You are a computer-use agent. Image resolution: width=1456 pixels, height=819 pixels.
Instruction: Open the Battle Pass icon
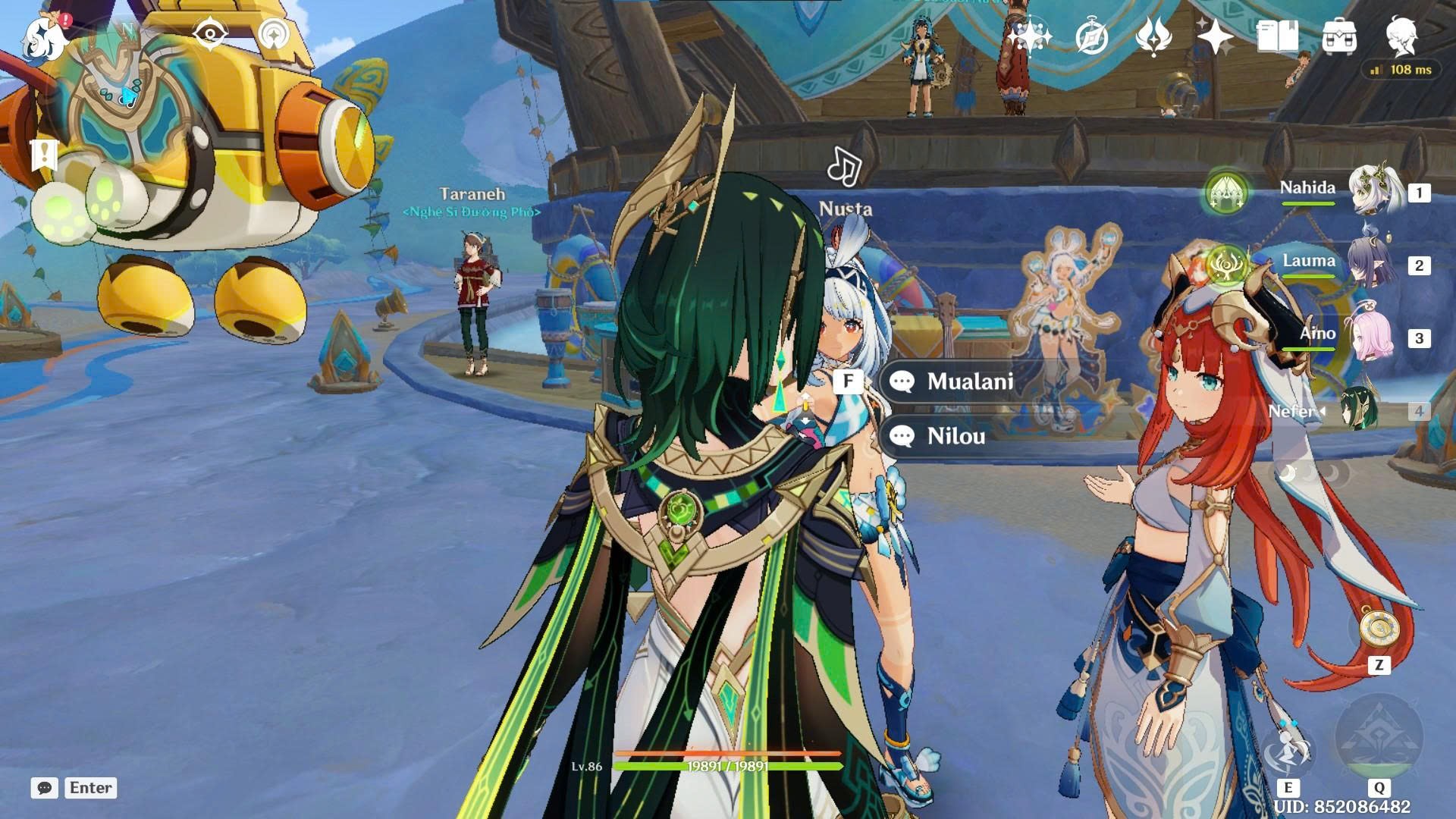pyautogui.click(x=1153, y=36)
